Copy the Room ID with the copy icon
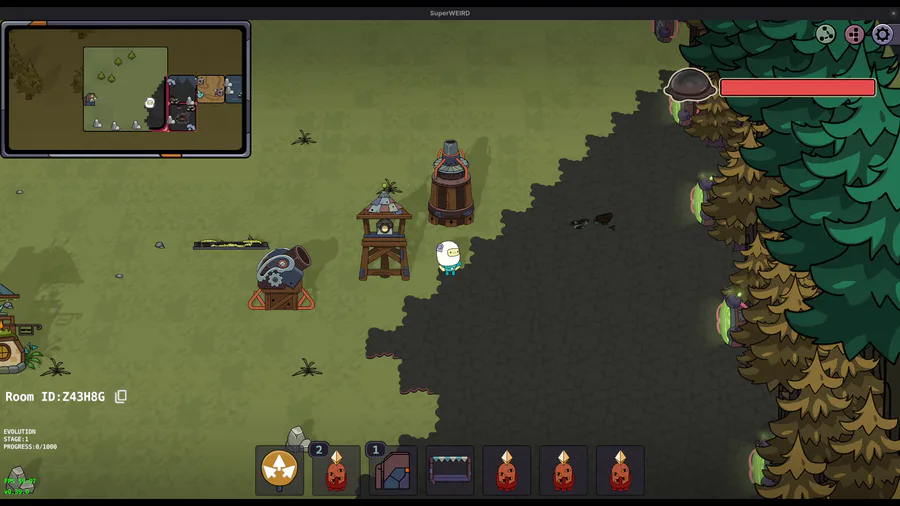This screenshot has width=900, height=506. 121,397
